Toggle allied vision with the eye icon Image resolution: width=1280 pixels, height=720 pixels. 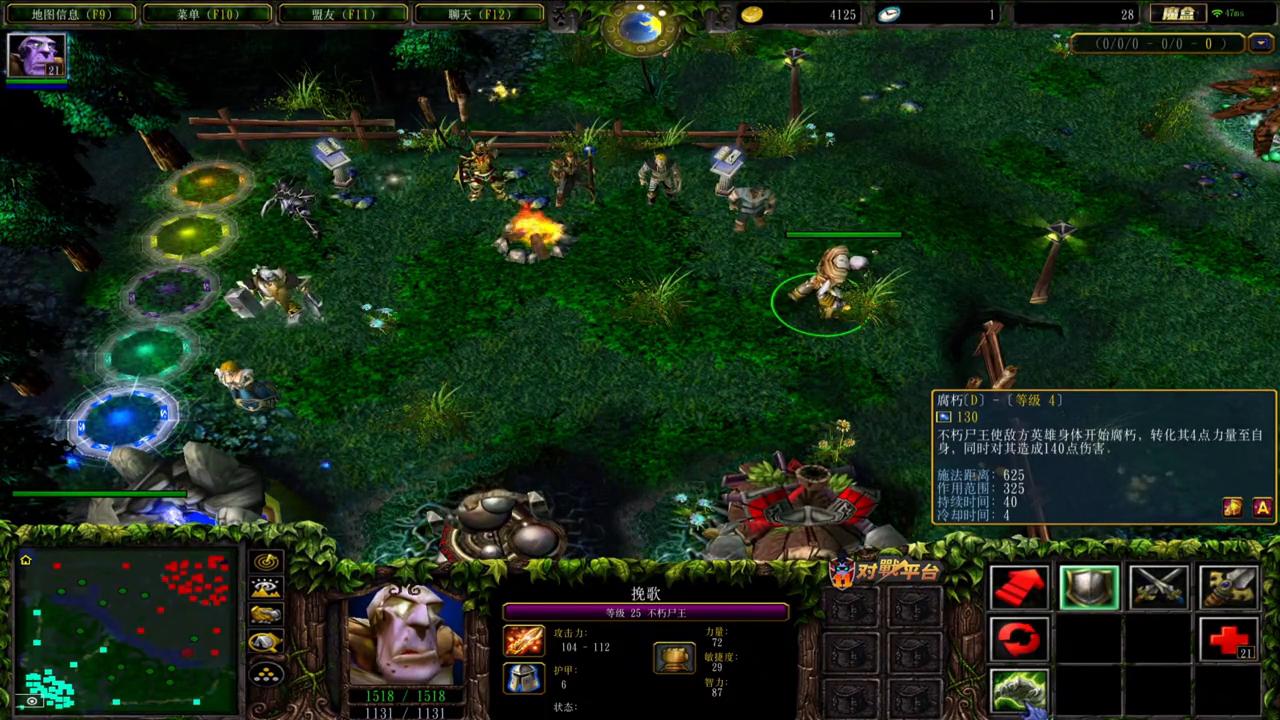265,589
